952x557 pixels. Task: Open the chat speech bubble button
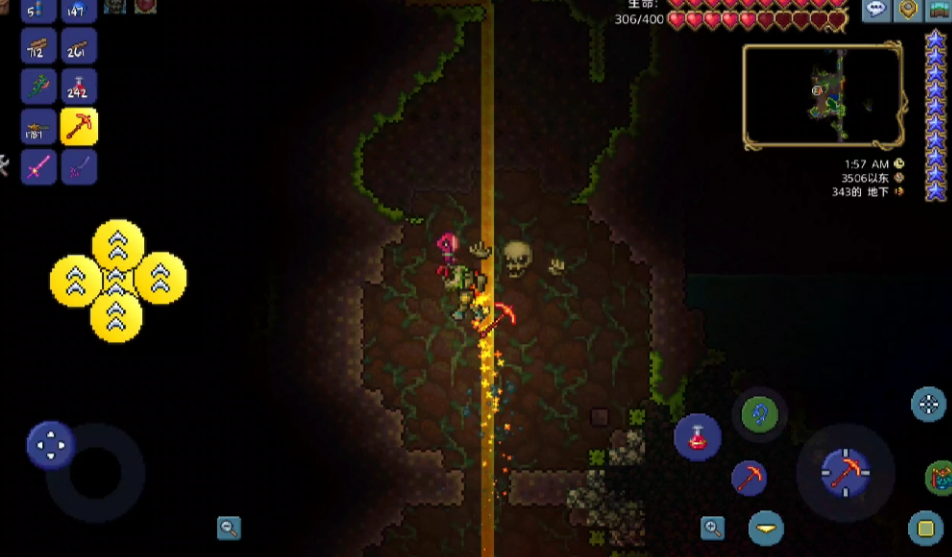[x=877, y=10]
